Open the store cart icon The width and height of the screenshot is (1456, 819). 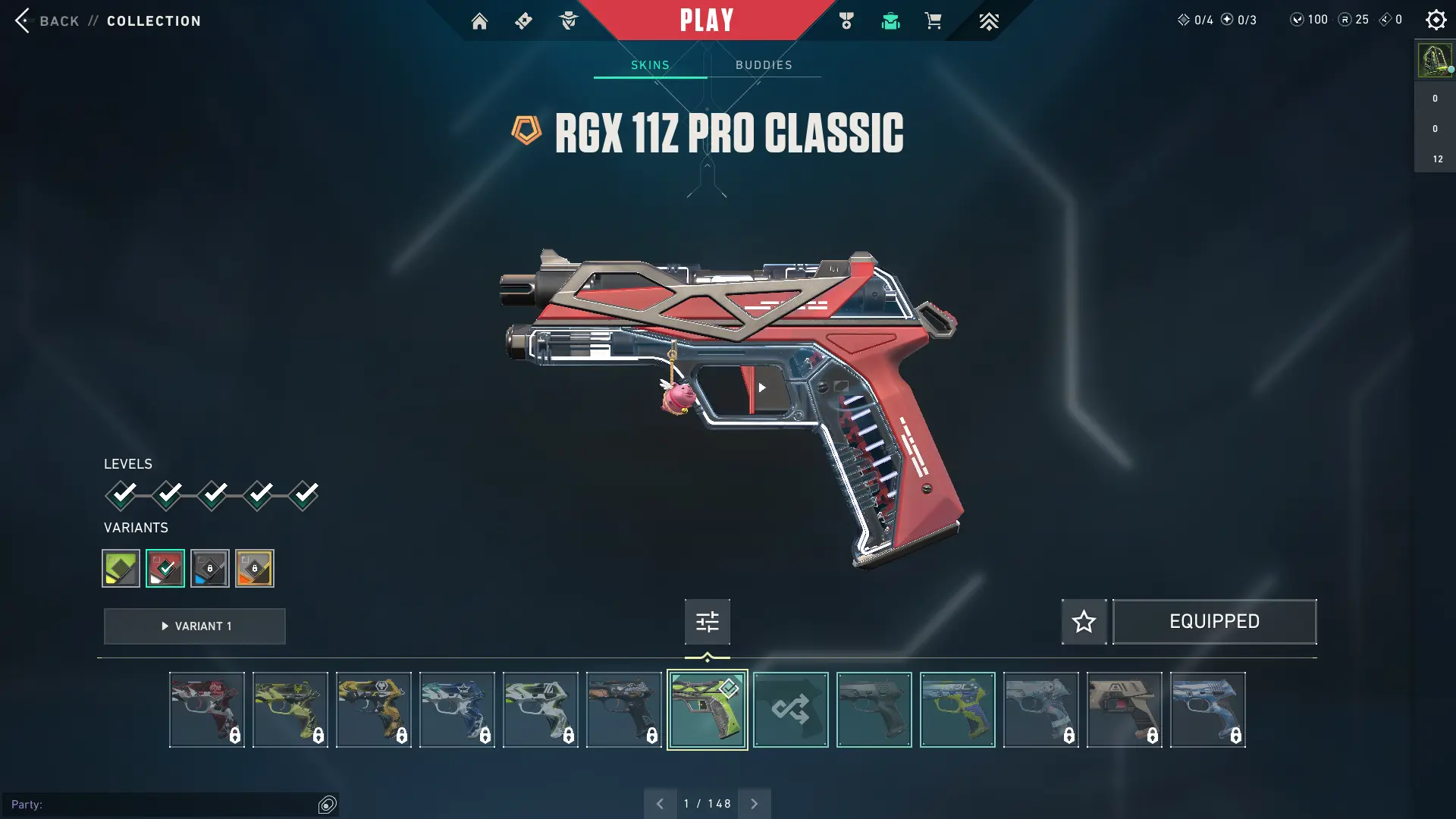pyautogui.click(x=933, y=21)
